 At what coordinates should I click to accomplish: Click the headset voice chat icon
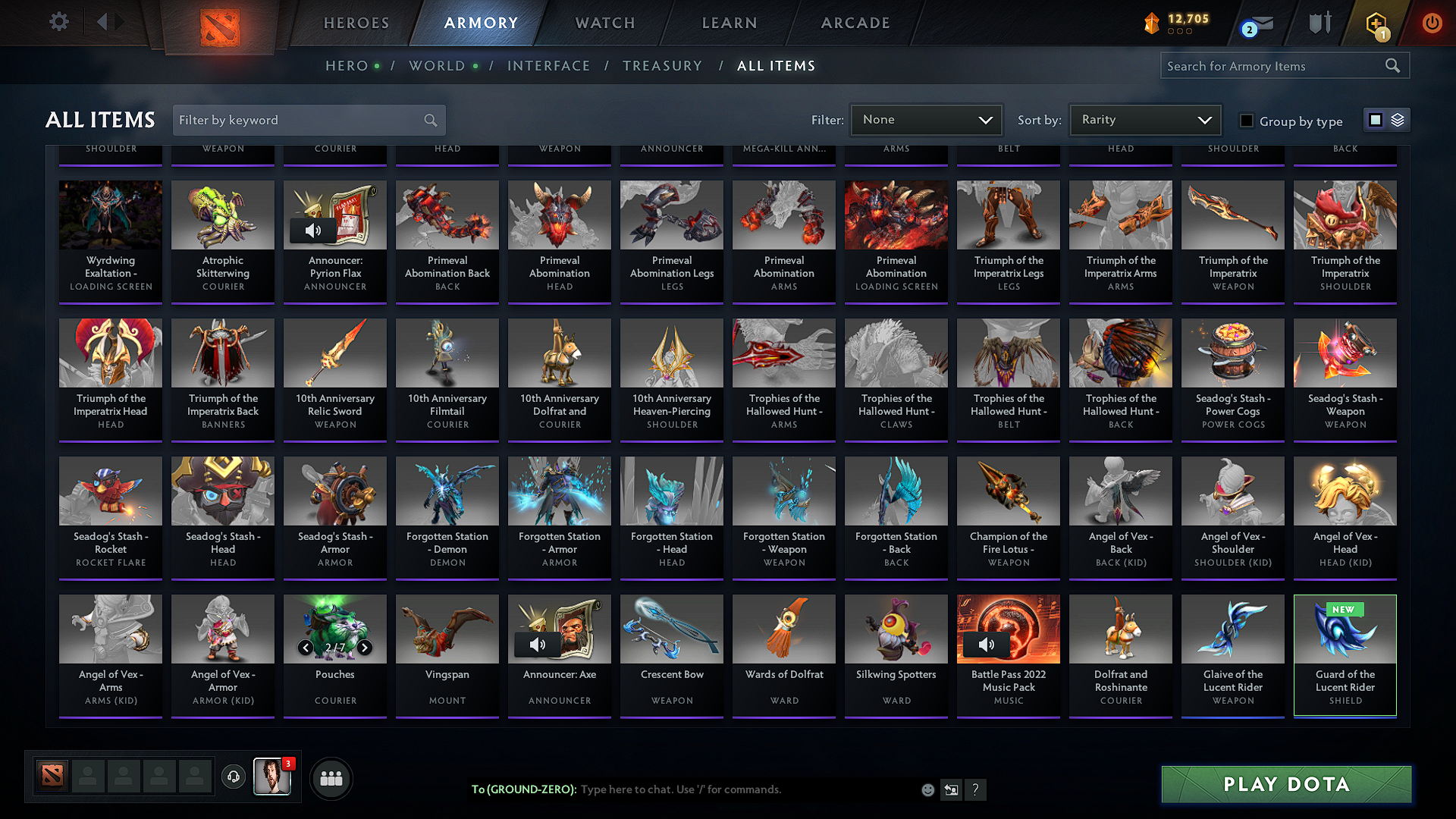click(234, 778)
